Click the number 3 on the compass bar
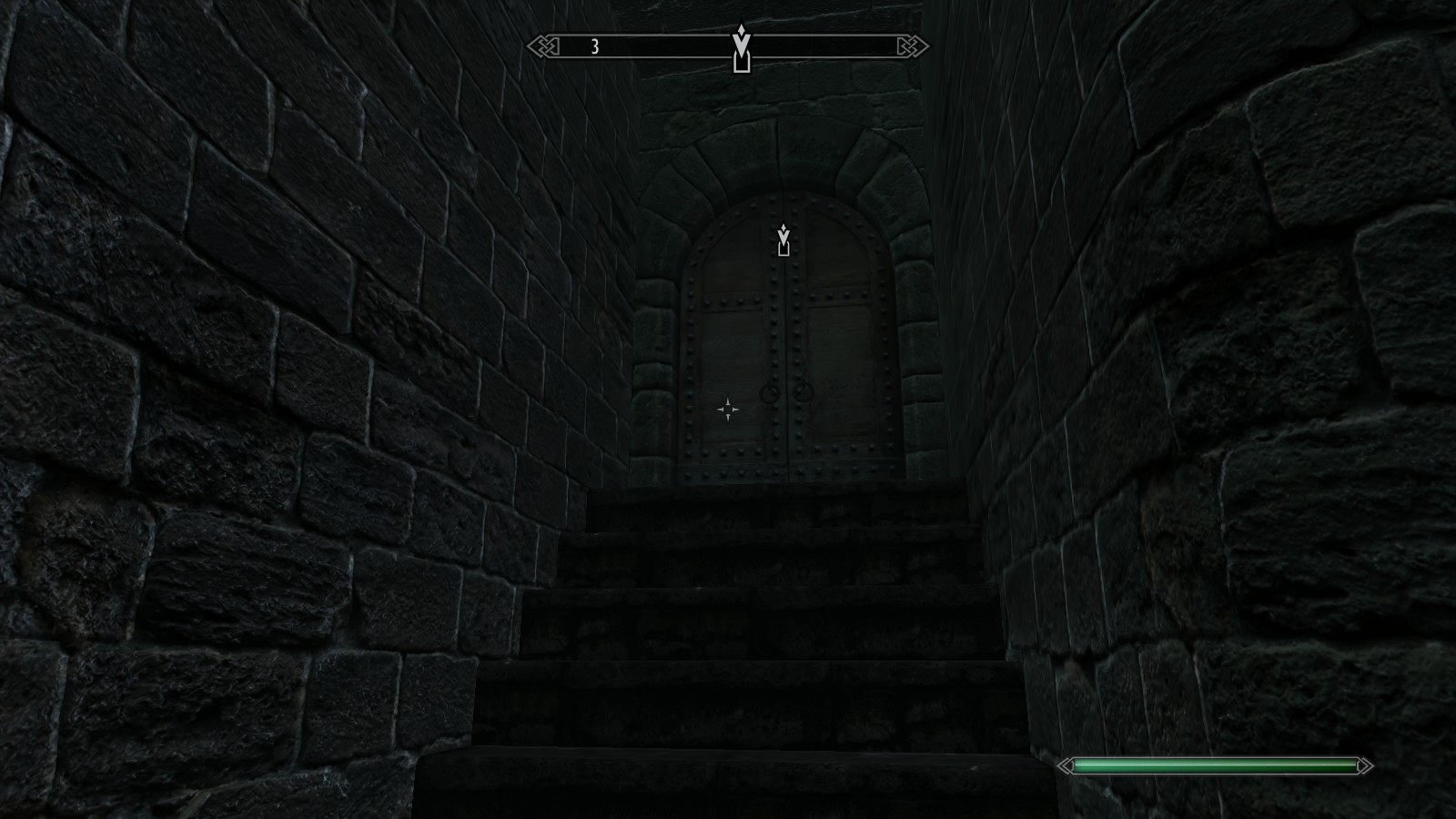 595,47
